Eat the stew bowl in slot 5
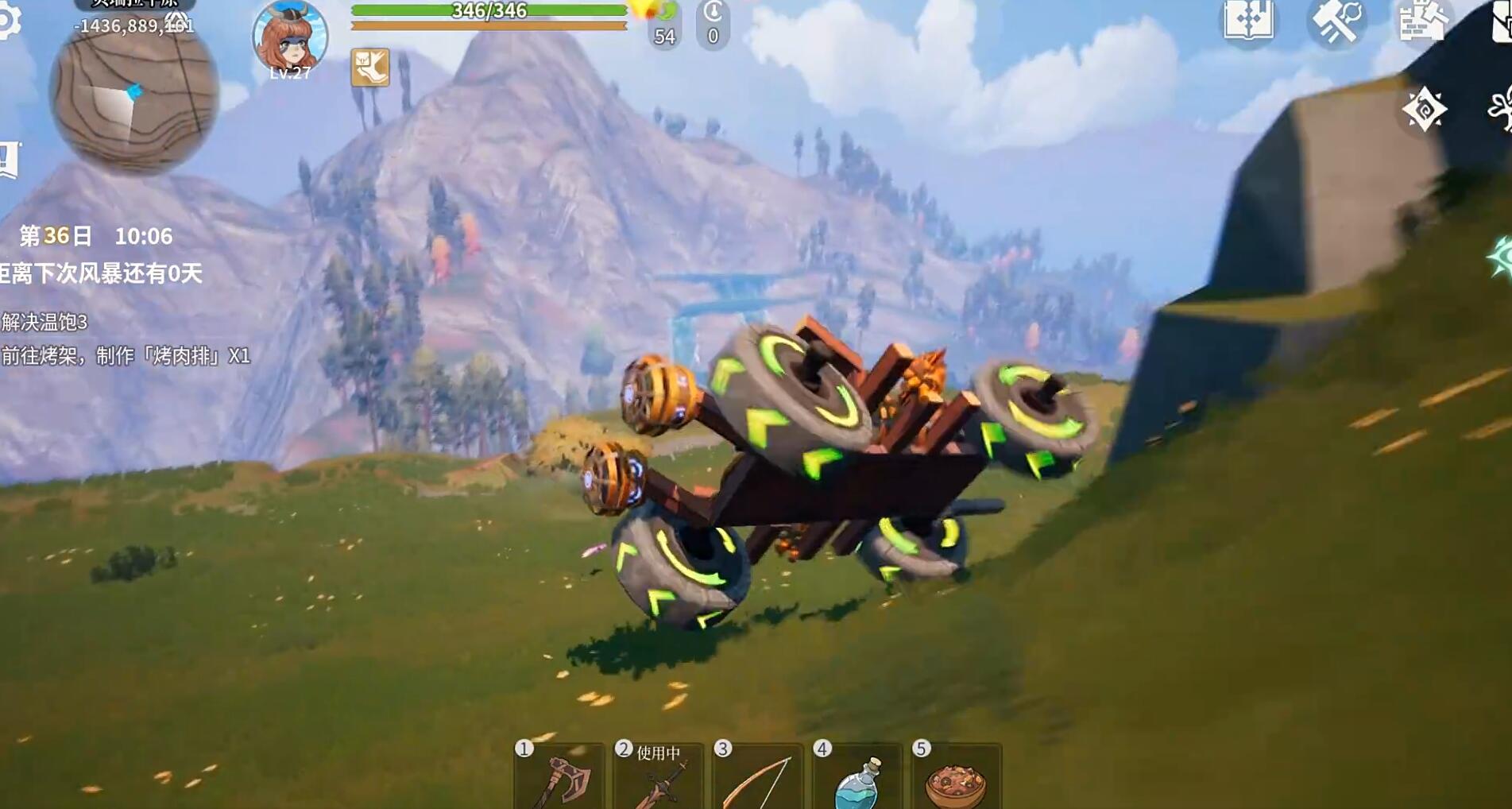 [x=956, y=783]
